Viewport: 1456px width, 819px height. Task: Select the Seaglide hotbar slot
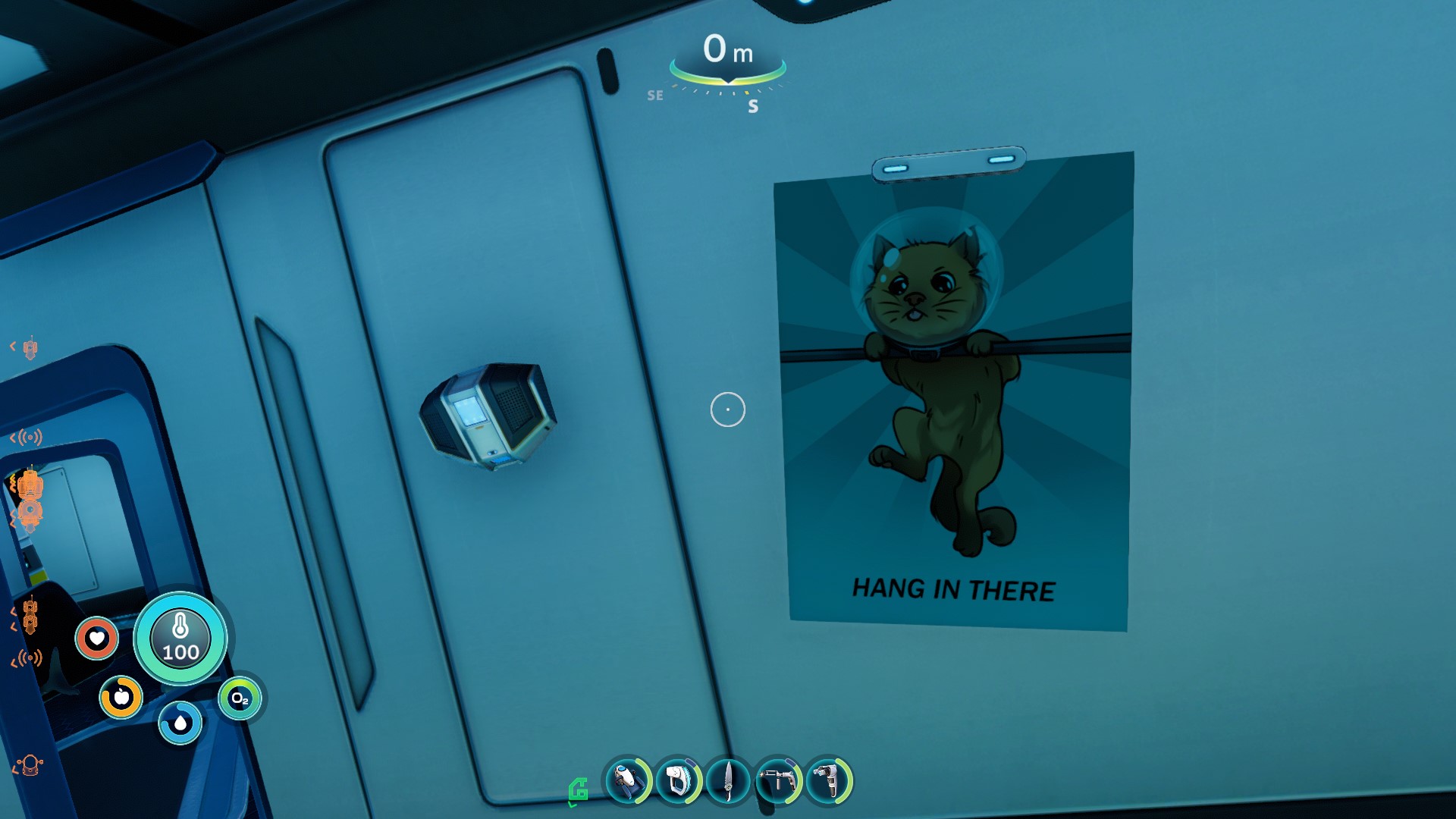627,780
